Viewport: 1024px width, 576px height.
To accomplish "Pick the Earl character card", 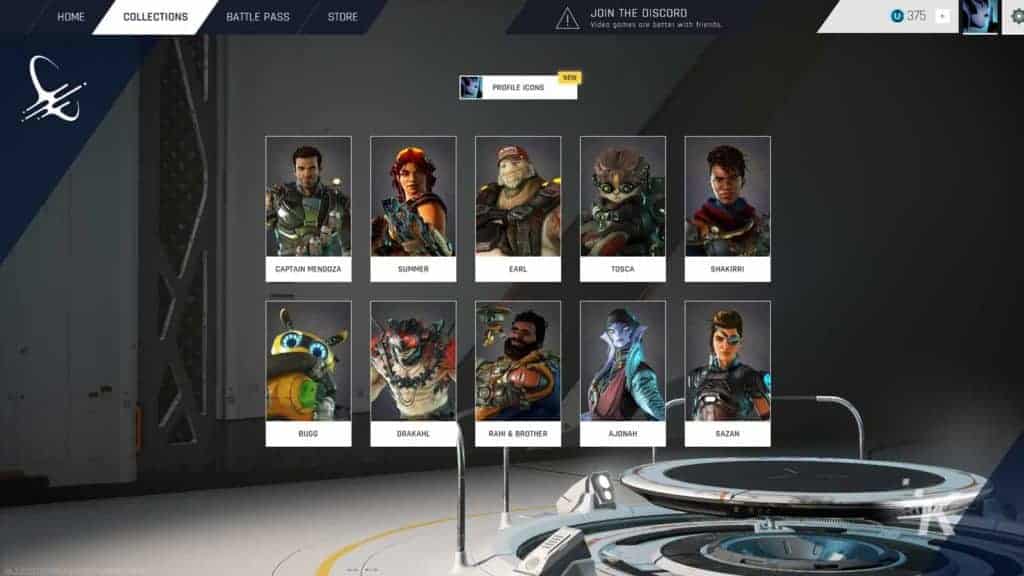I will tap(518, 208).
